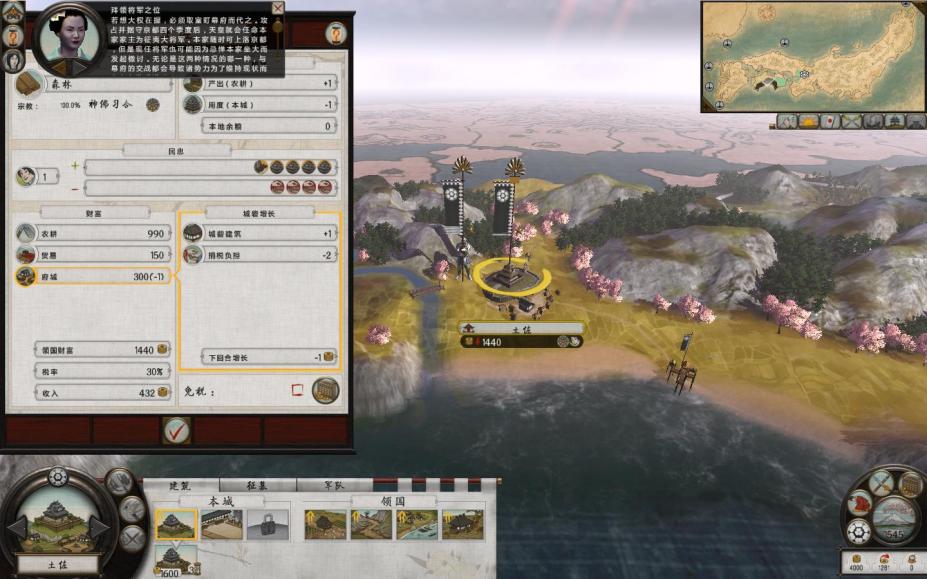Click the crossed swords icon under the minimap
Viewport: 927px width, 579px height.
pyautogui.click(x=851, y=121)
